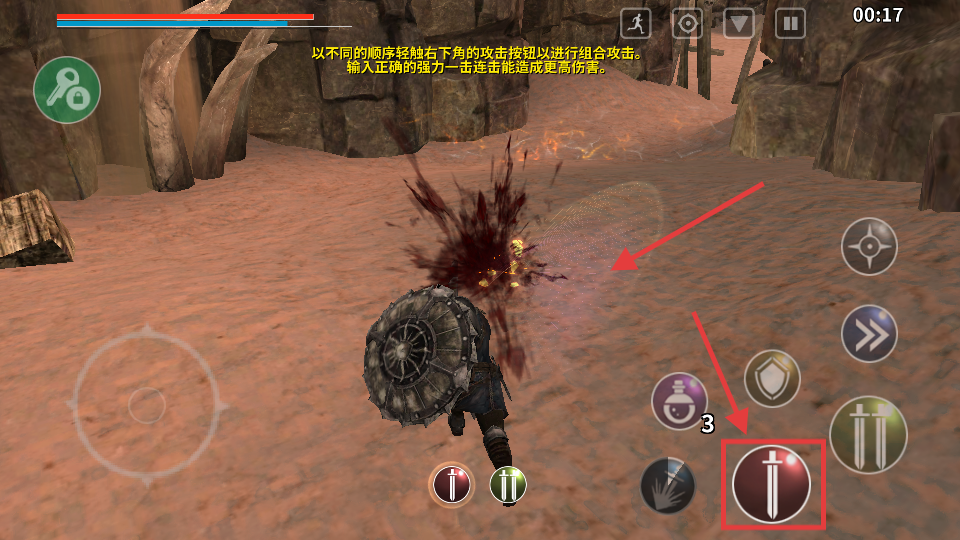Use the double-chevron dash button
This screenshot has width=960, height=540.
pyautogui.click(x=868, y=333)
